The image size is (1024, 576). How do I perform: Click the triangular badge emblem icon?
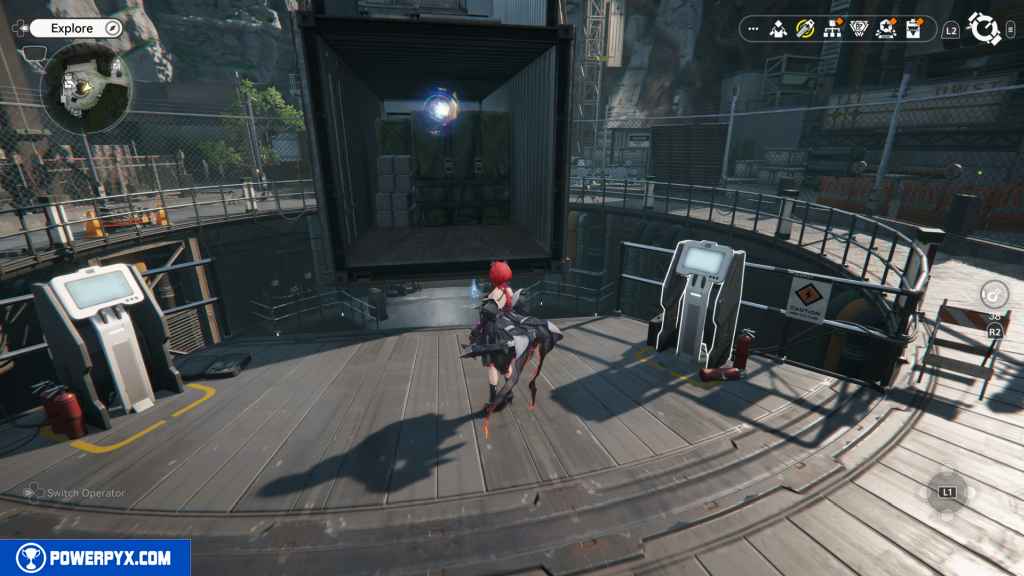pos(859,29)
